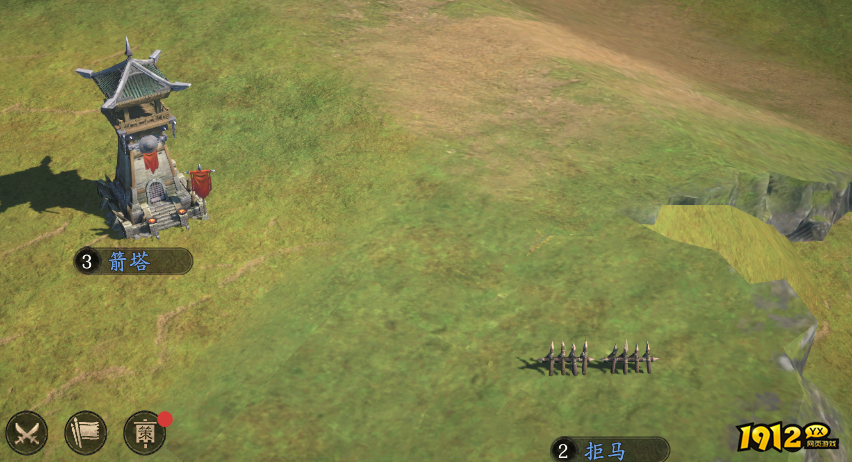The height and width of the screenshot is (462, 852).
Task: Select the 箭塔 arrow tower label
Action: click(x=133, y=262)
